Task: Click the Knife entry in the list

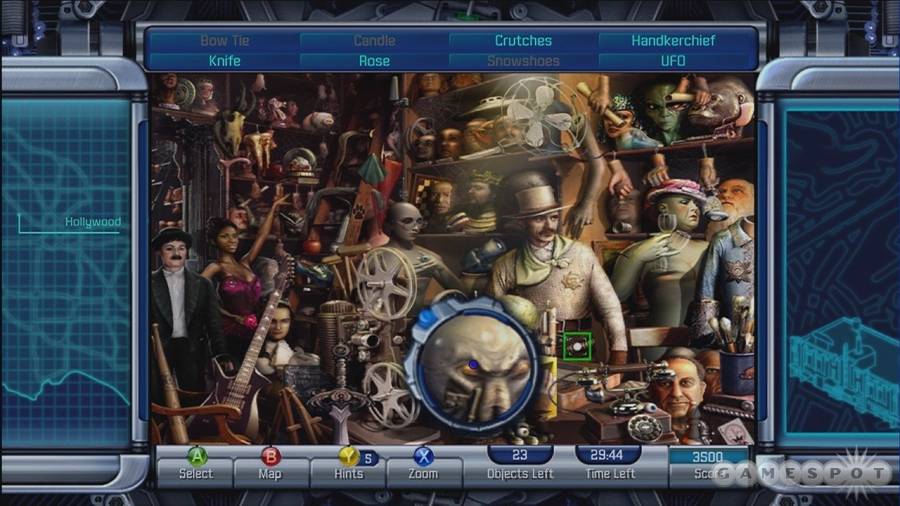Action: pyautogui.click(x=225, y=61)
